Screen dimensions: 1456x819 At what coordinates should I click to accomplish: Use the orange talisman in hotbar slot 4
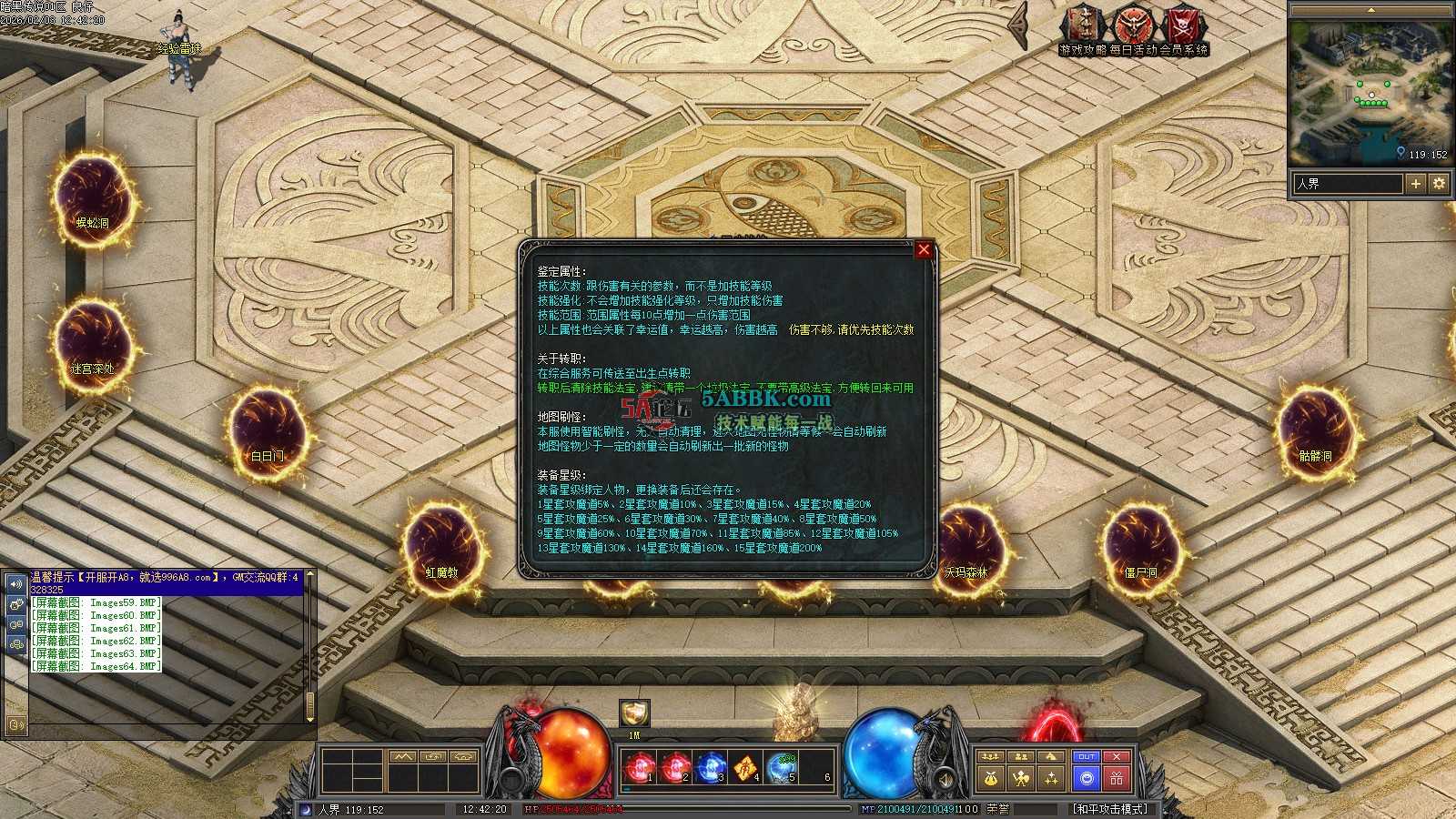click(x=745, y=769)
